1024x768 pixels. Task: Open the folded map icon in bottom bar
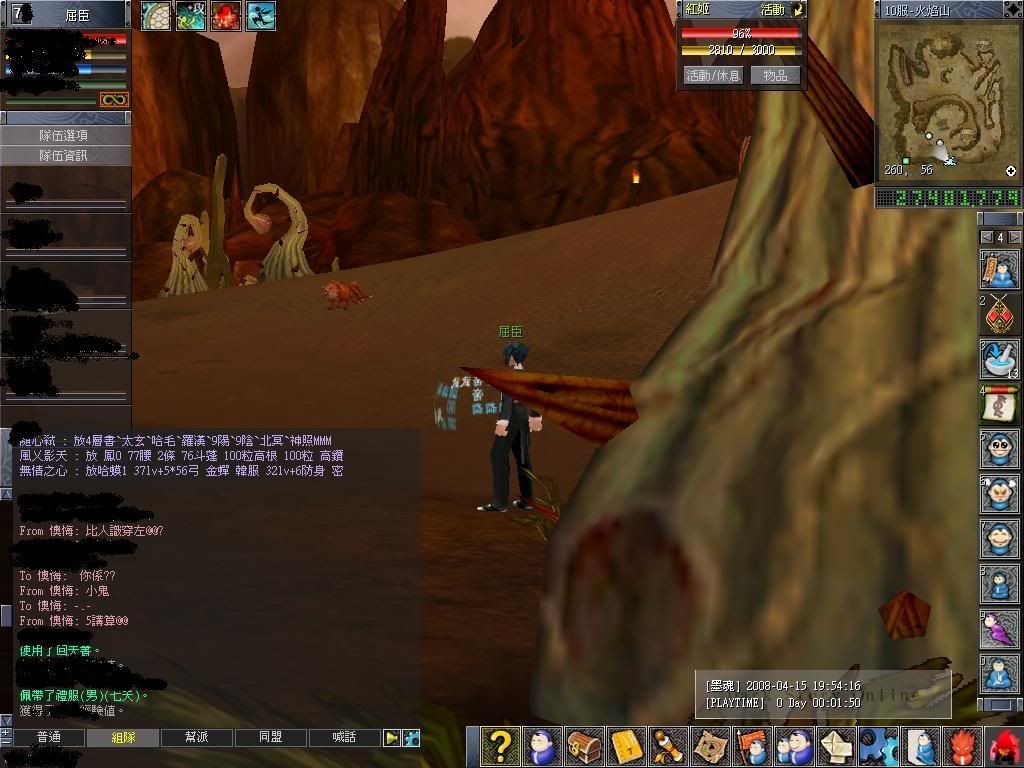[710, 747]
